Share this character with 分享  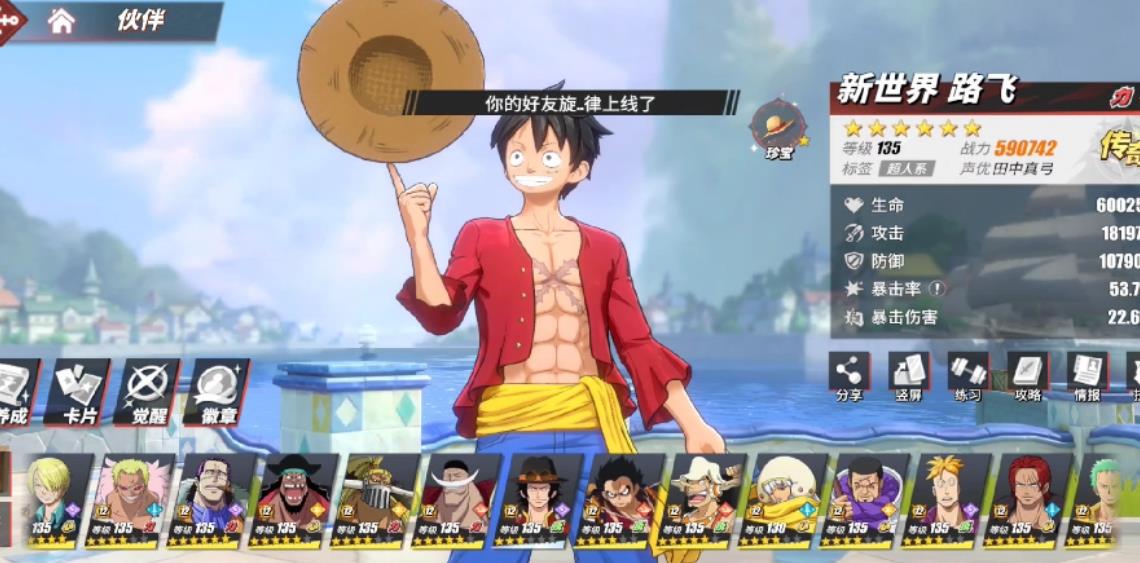tap(848, 378)
